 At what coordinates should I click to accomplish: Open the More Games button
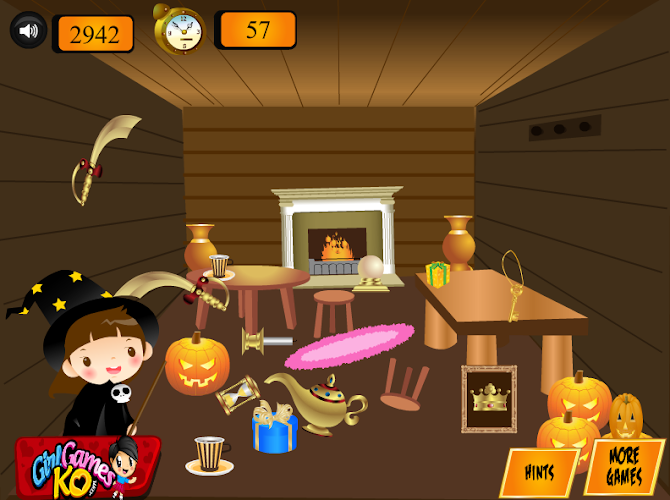point(625,468)
